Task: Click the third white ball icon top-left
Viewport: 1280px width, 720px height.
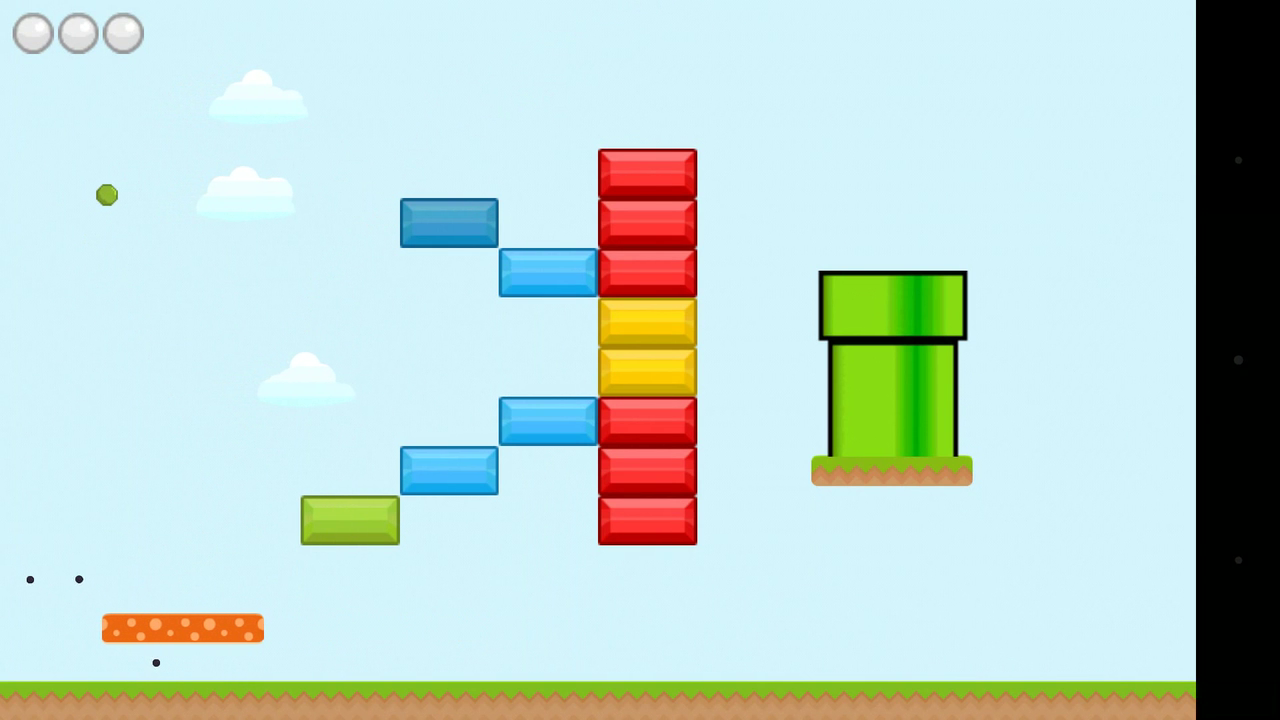Action: coord(122,33)
